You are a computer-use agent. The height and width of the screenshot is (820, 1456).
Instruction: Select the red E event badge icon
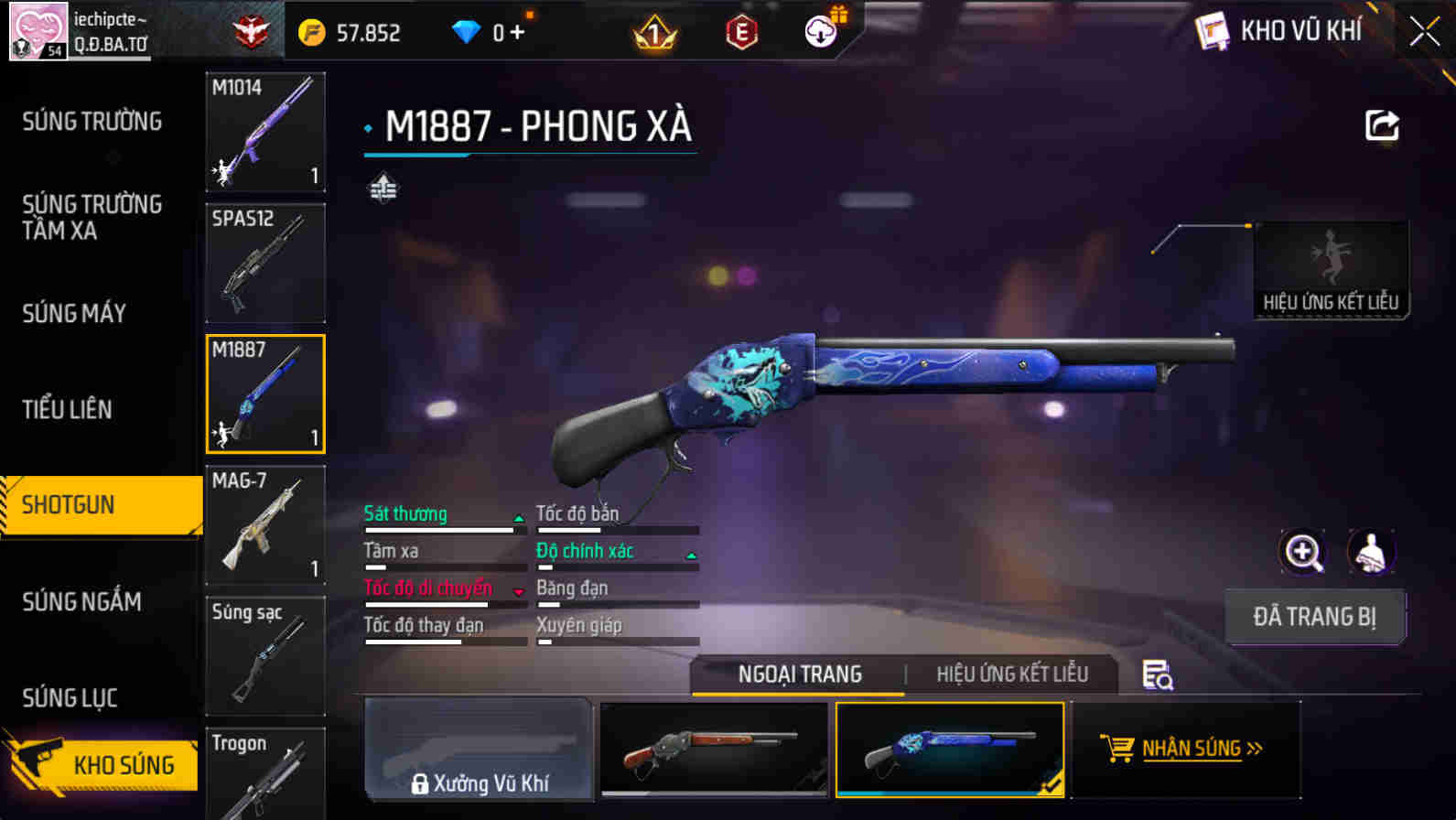pos(743,32)
